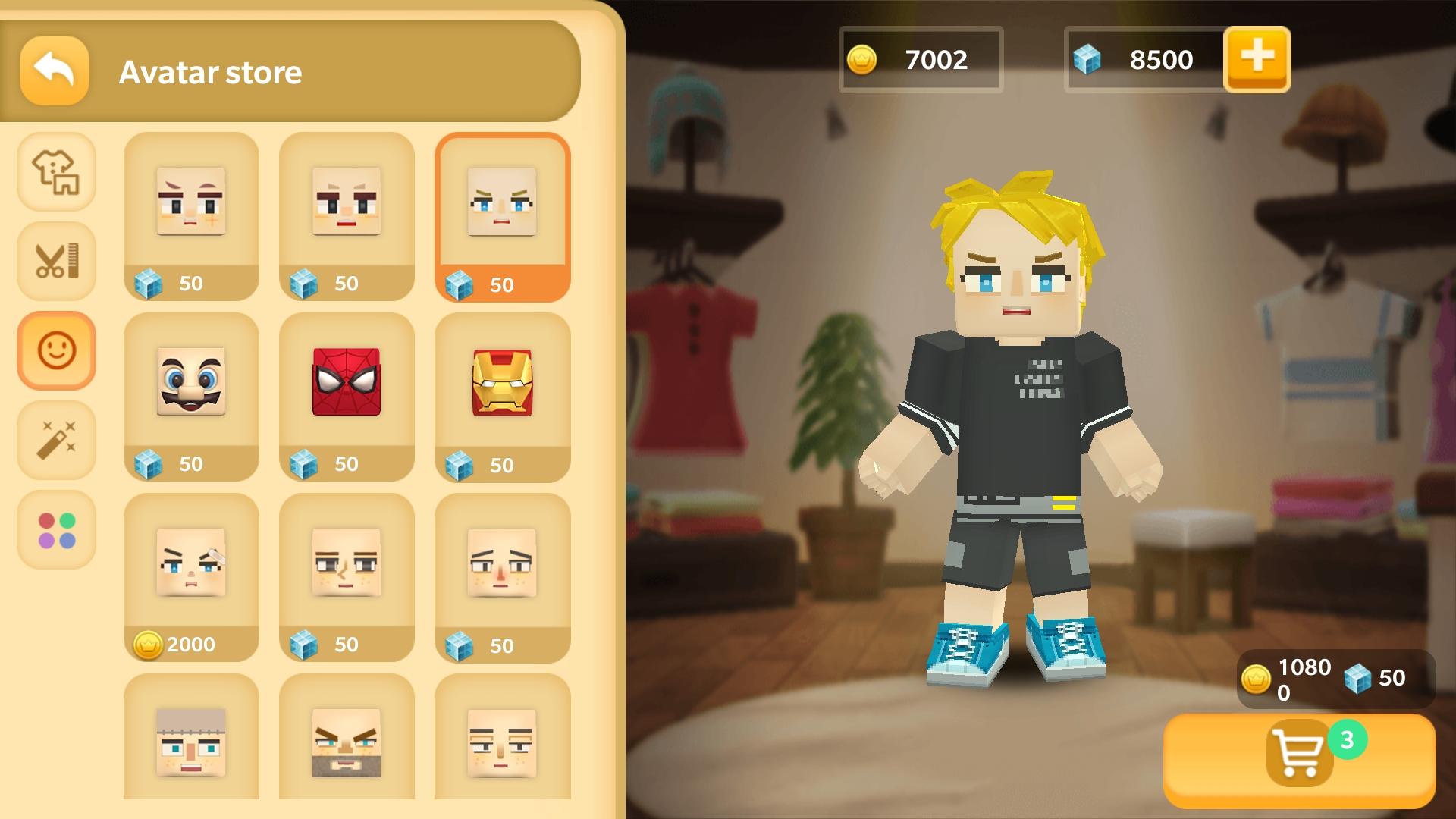Open the color palette category

tap(56, 529)
